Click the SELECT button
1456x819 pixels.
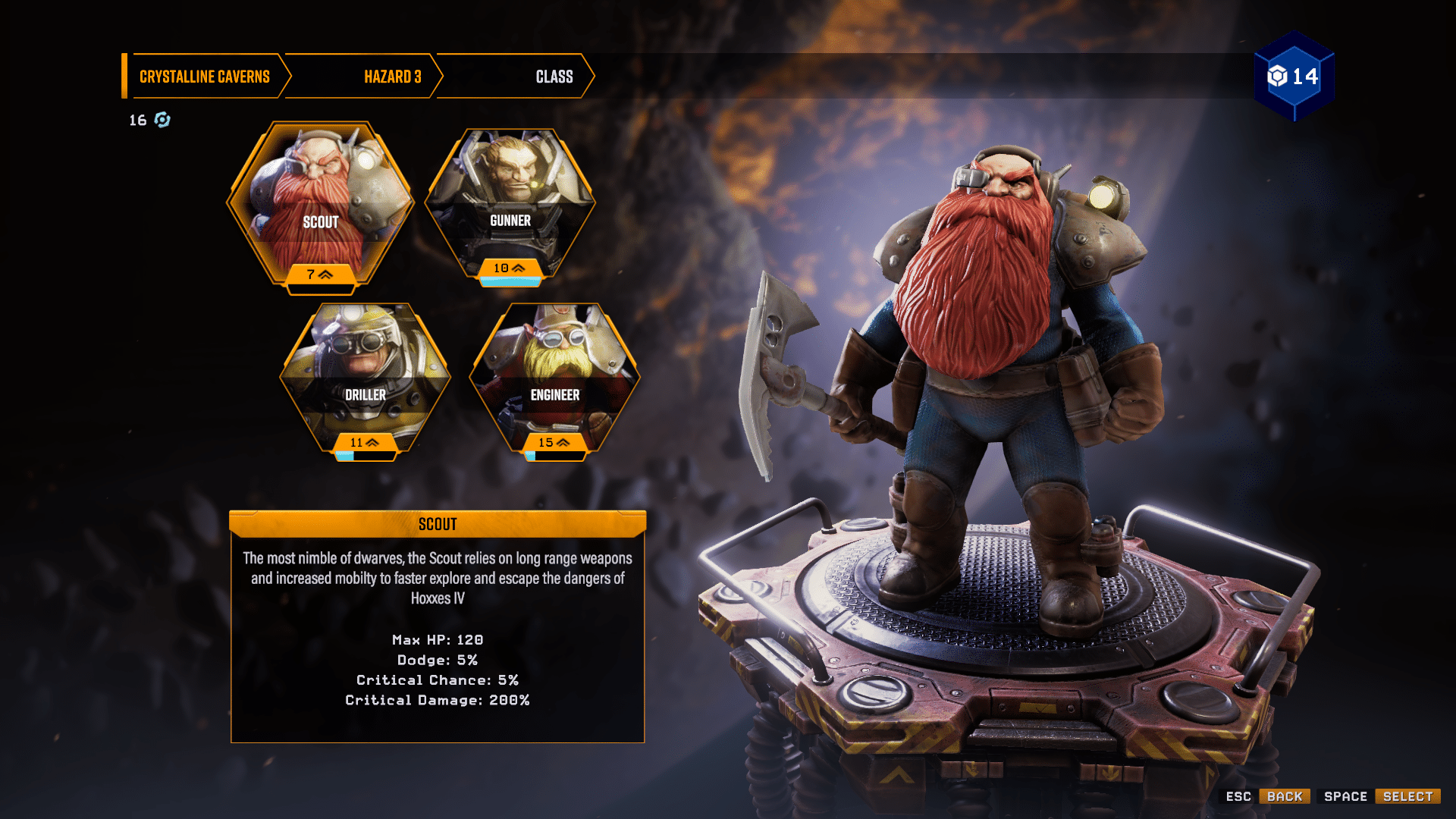click(x=1407, y=796)
